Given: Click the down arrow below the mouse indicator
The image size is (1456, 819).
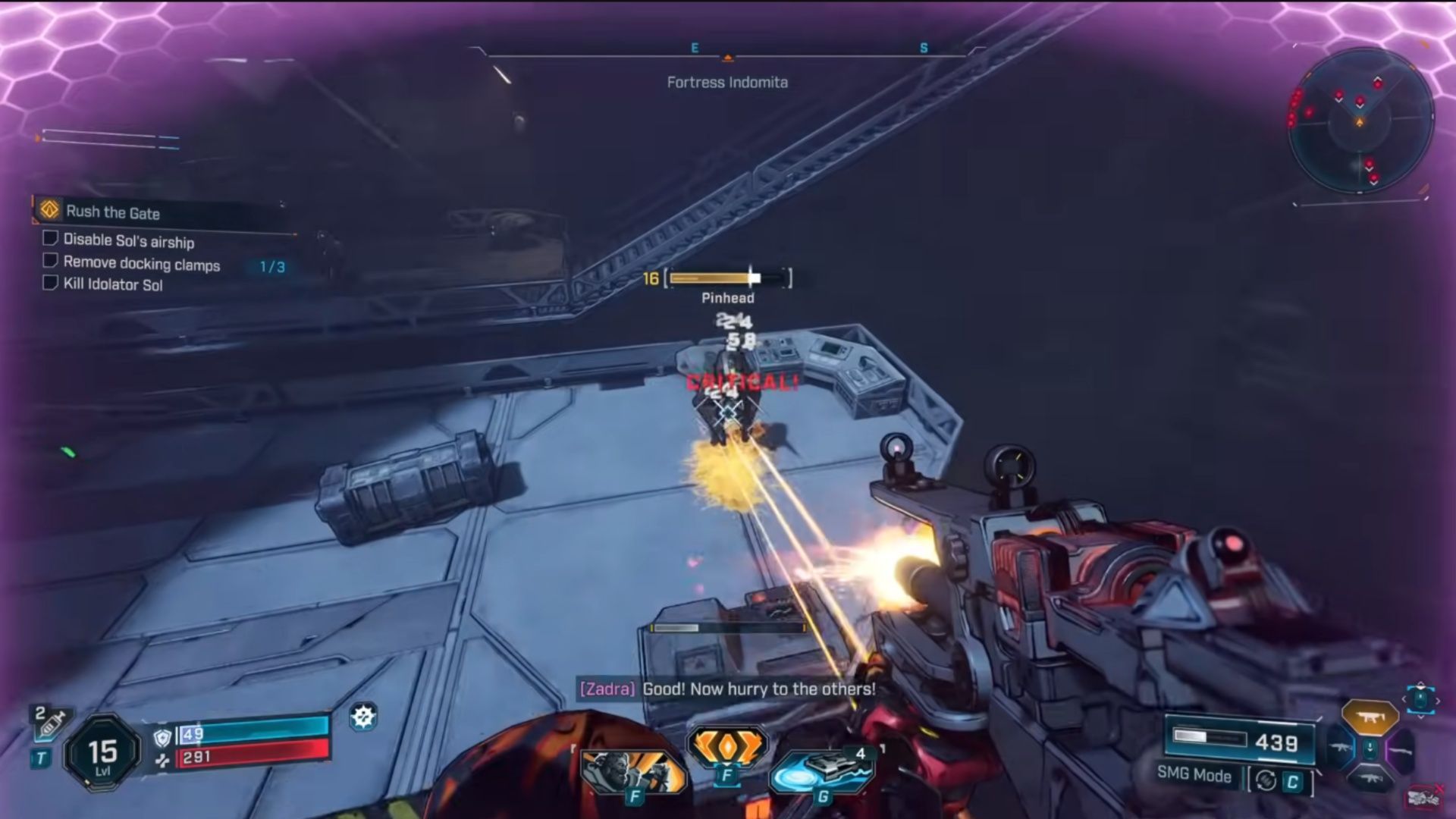Looking at the screenshot, I should [1421, 717].
